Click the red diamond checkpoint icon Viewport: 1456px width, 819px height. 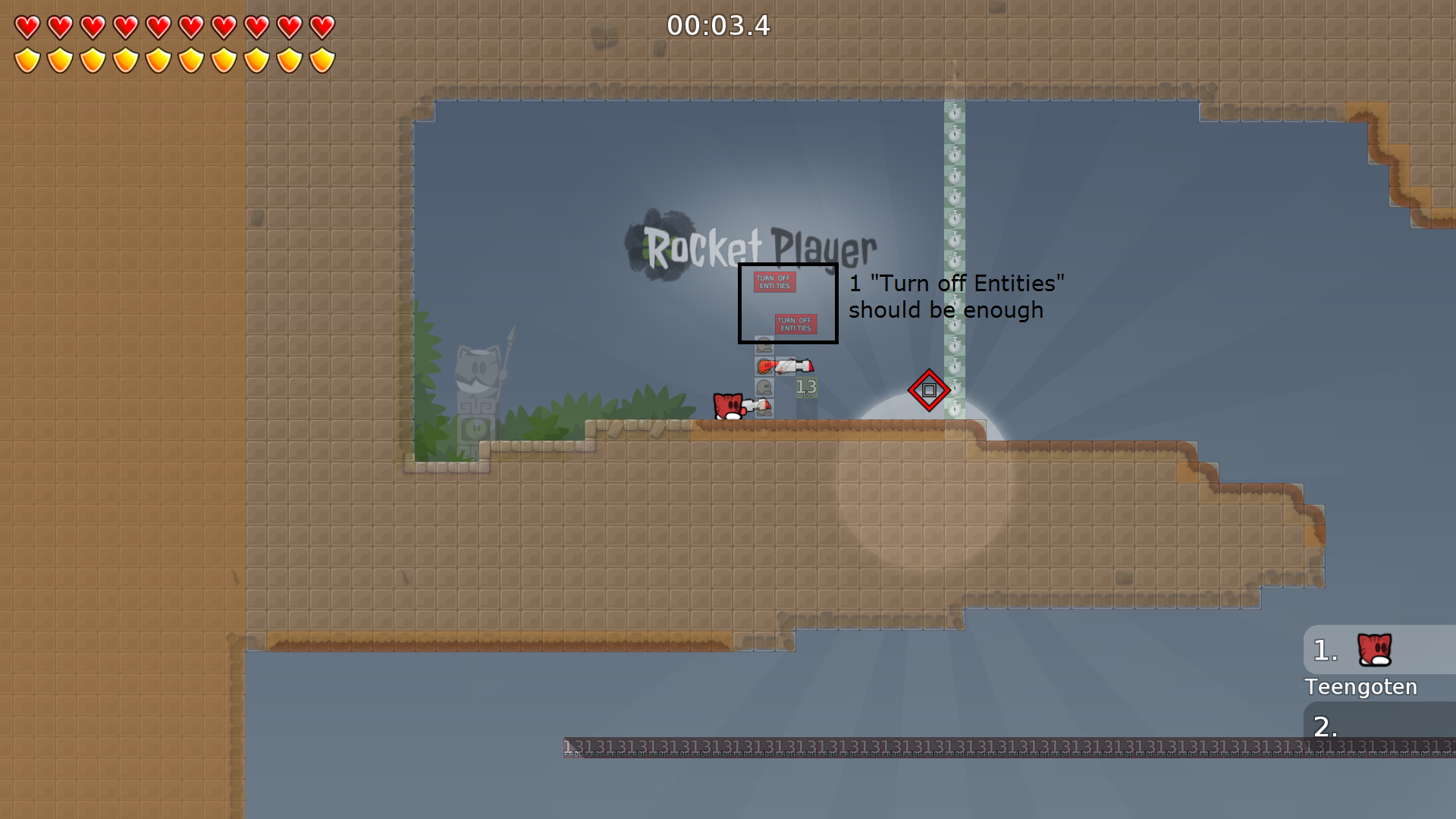(930, 389)
